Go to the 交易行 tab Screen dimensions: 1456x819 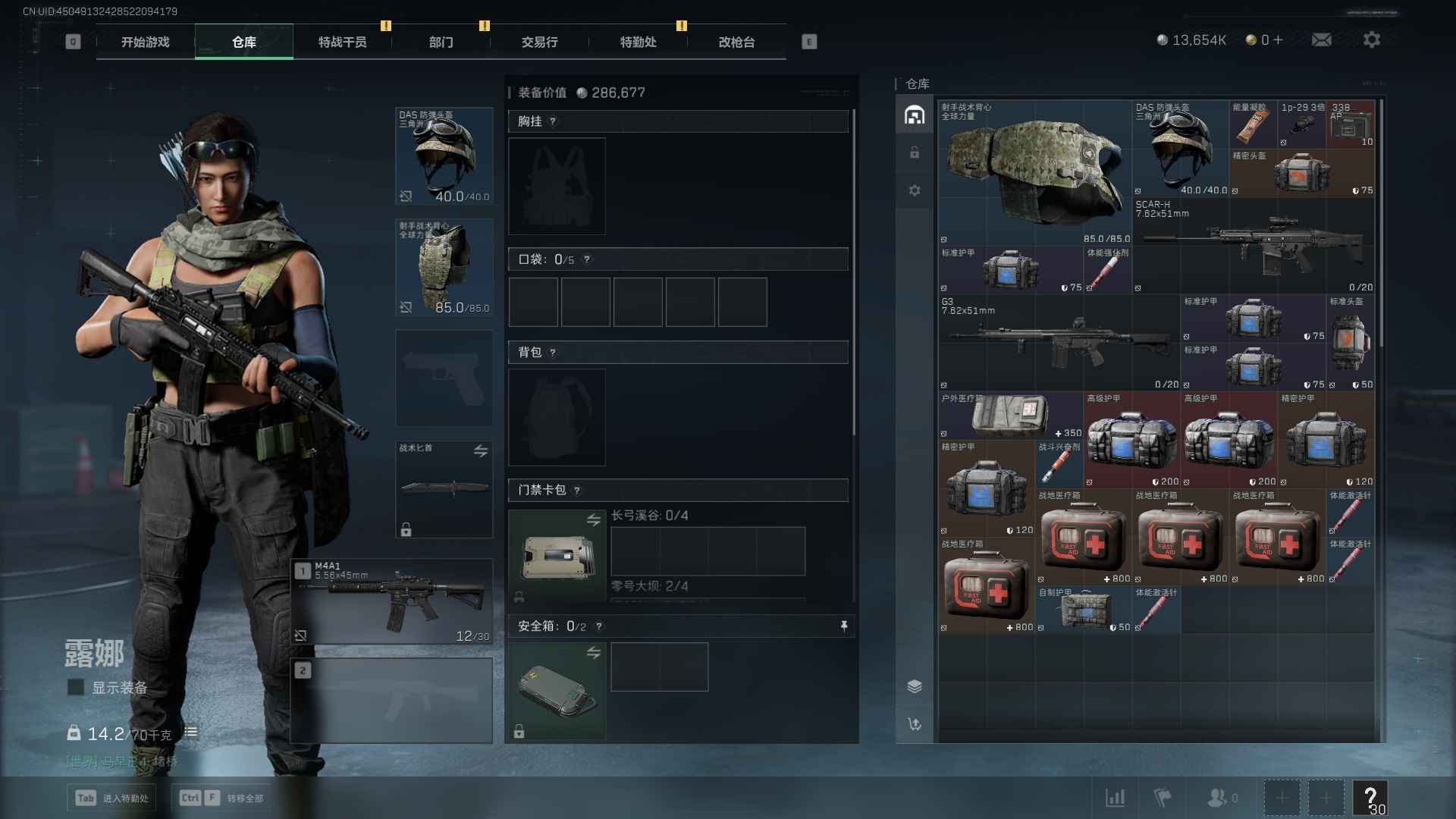539,42
